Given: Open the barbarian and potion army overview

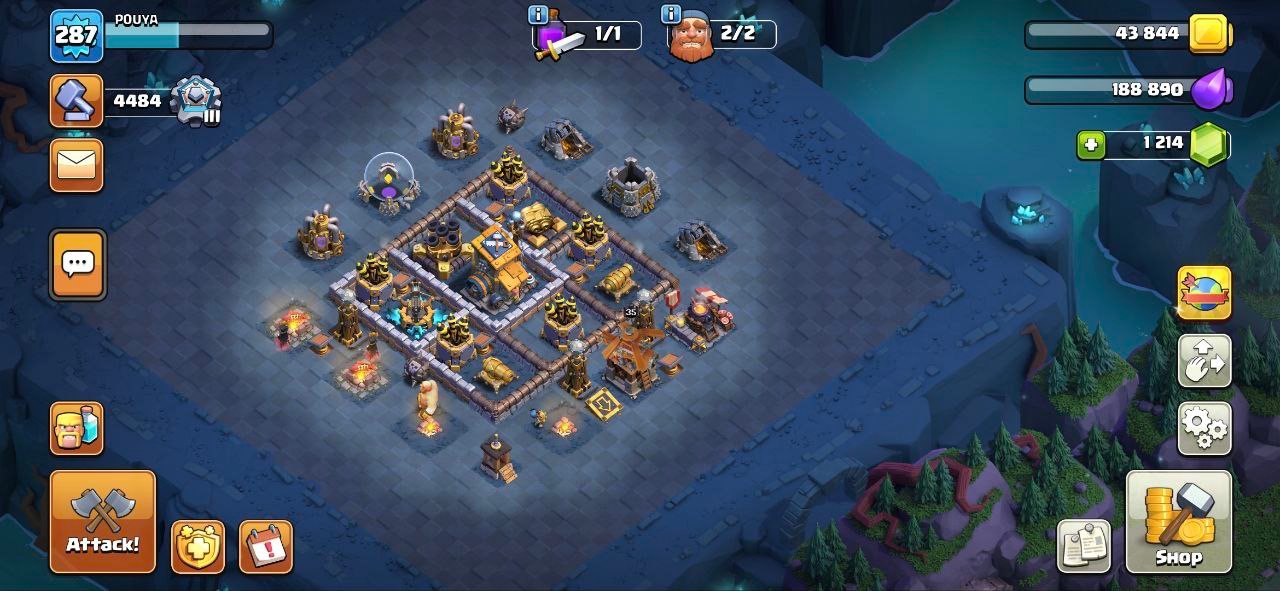Looking at the screenshot, I should (x=76, y=428).
